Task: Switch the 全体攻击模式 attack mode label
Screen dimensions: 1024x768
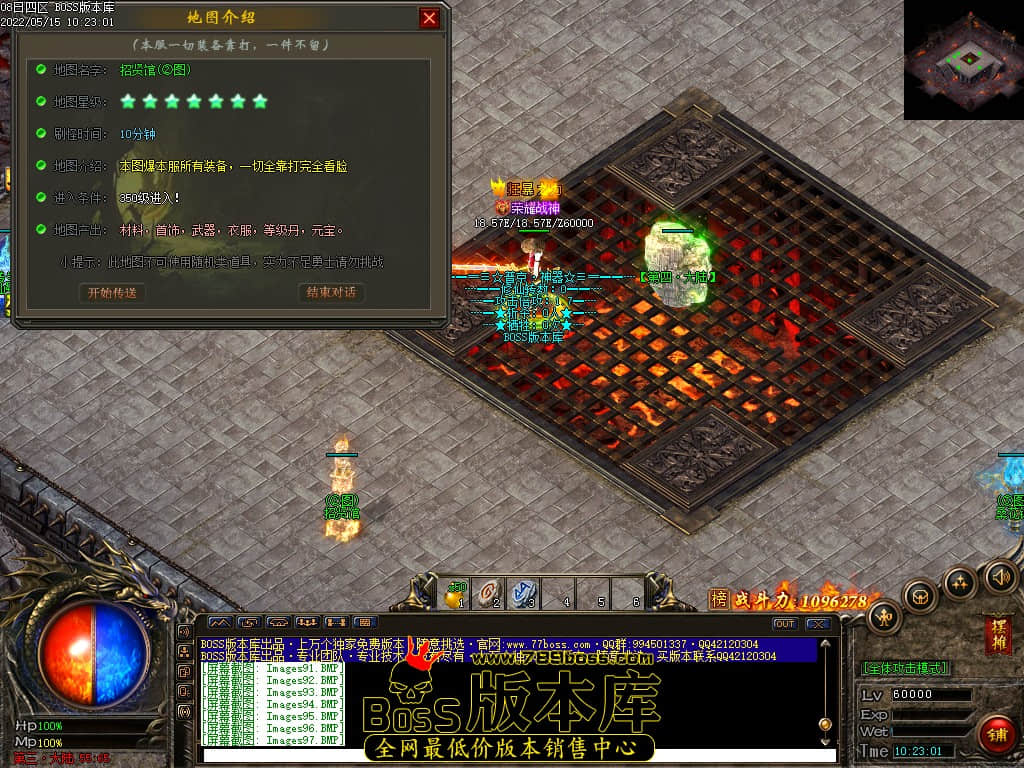Action: click(x=905, y=668)
